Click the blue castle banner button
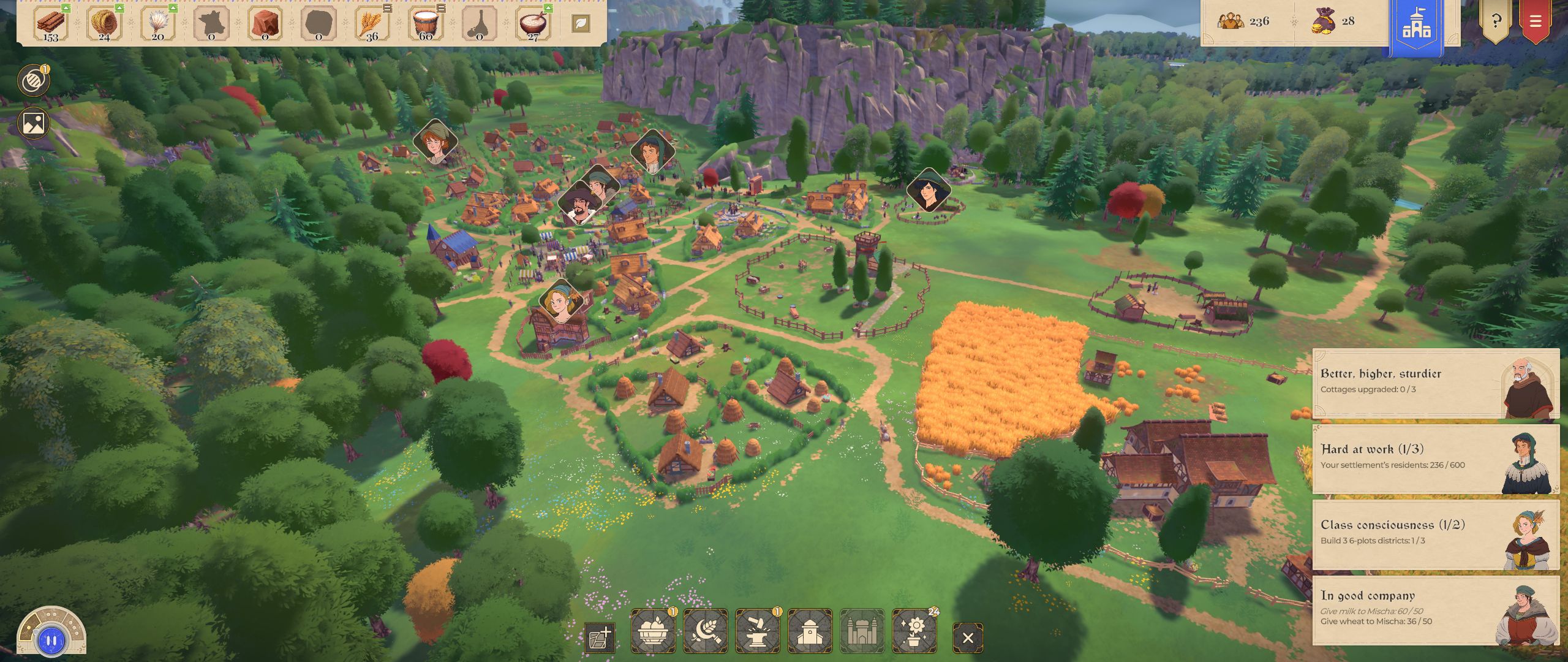Image resolution: width=1568 pixels, height=662 pixels. point(1416,25)
